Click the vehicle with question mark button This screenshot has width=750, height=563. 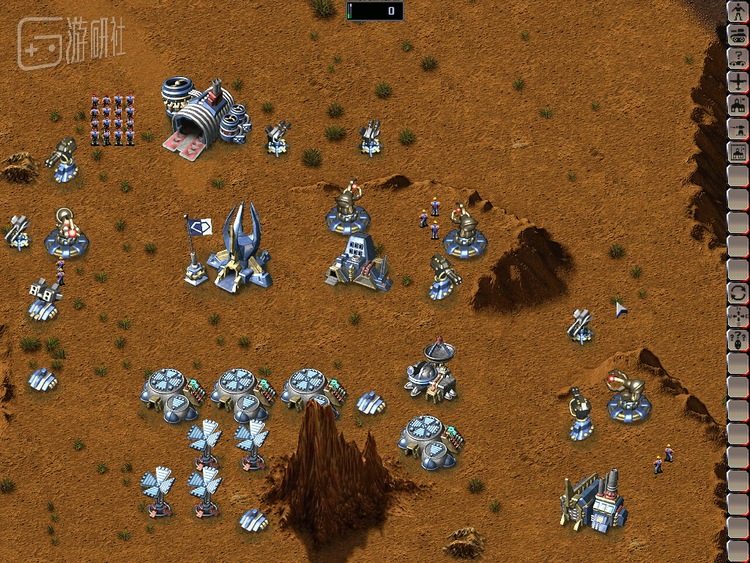click(738, 59)
